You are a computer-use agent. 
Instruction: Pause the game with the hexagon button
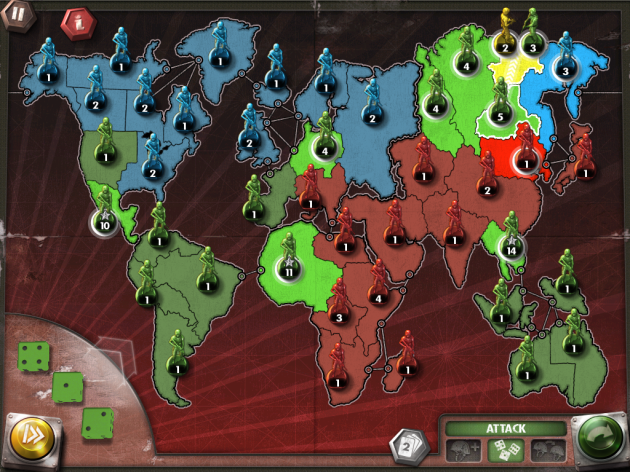(17, 16)
